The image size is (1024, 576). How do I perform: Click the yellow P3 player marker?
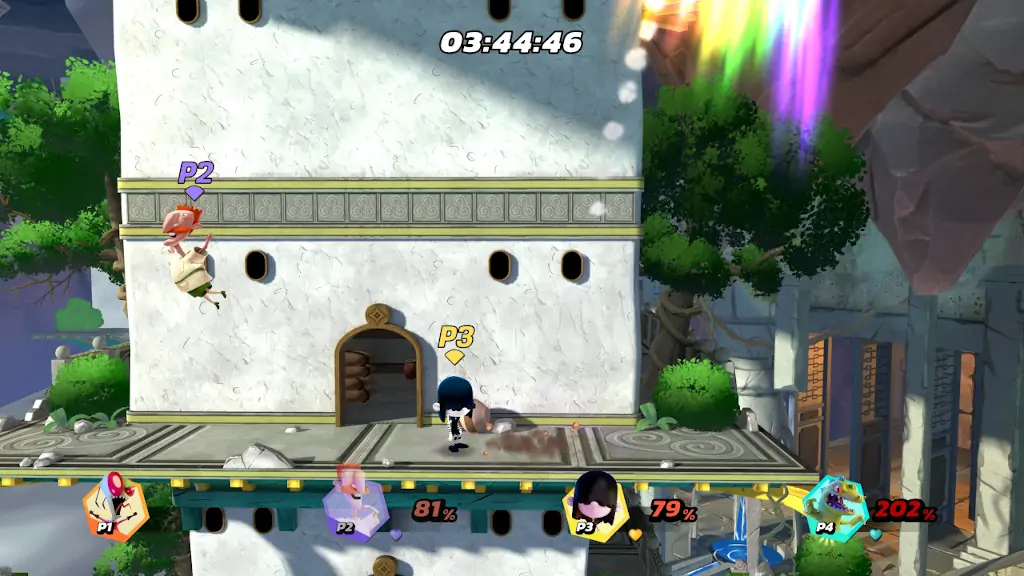pyautogui.click(x=456, y=341)
